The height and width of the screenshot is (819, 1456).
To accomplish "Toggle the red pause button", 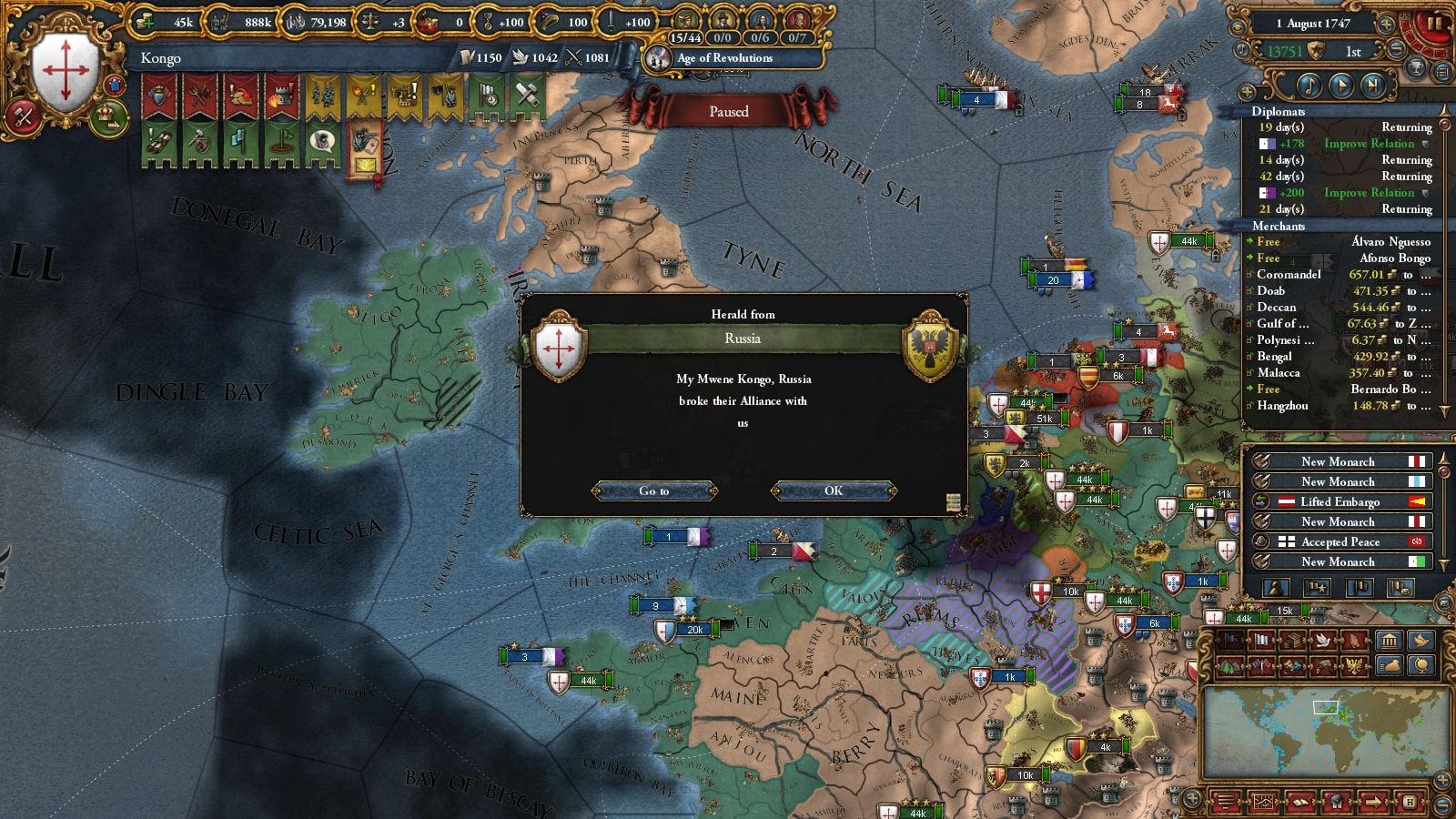I will click(1433, 24).
